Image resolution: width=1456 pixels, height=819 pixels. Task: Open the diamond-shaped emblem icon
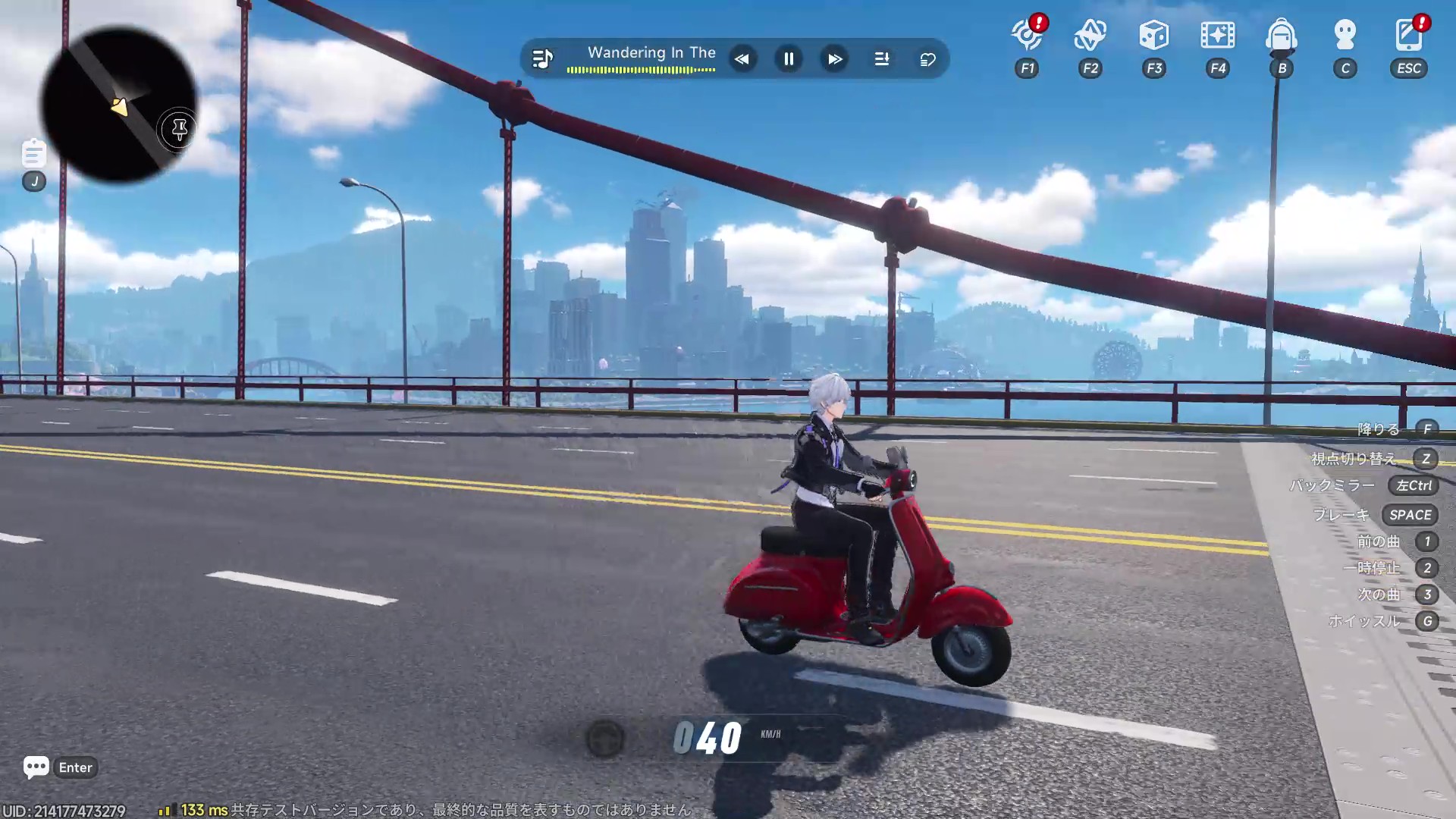1090,35
